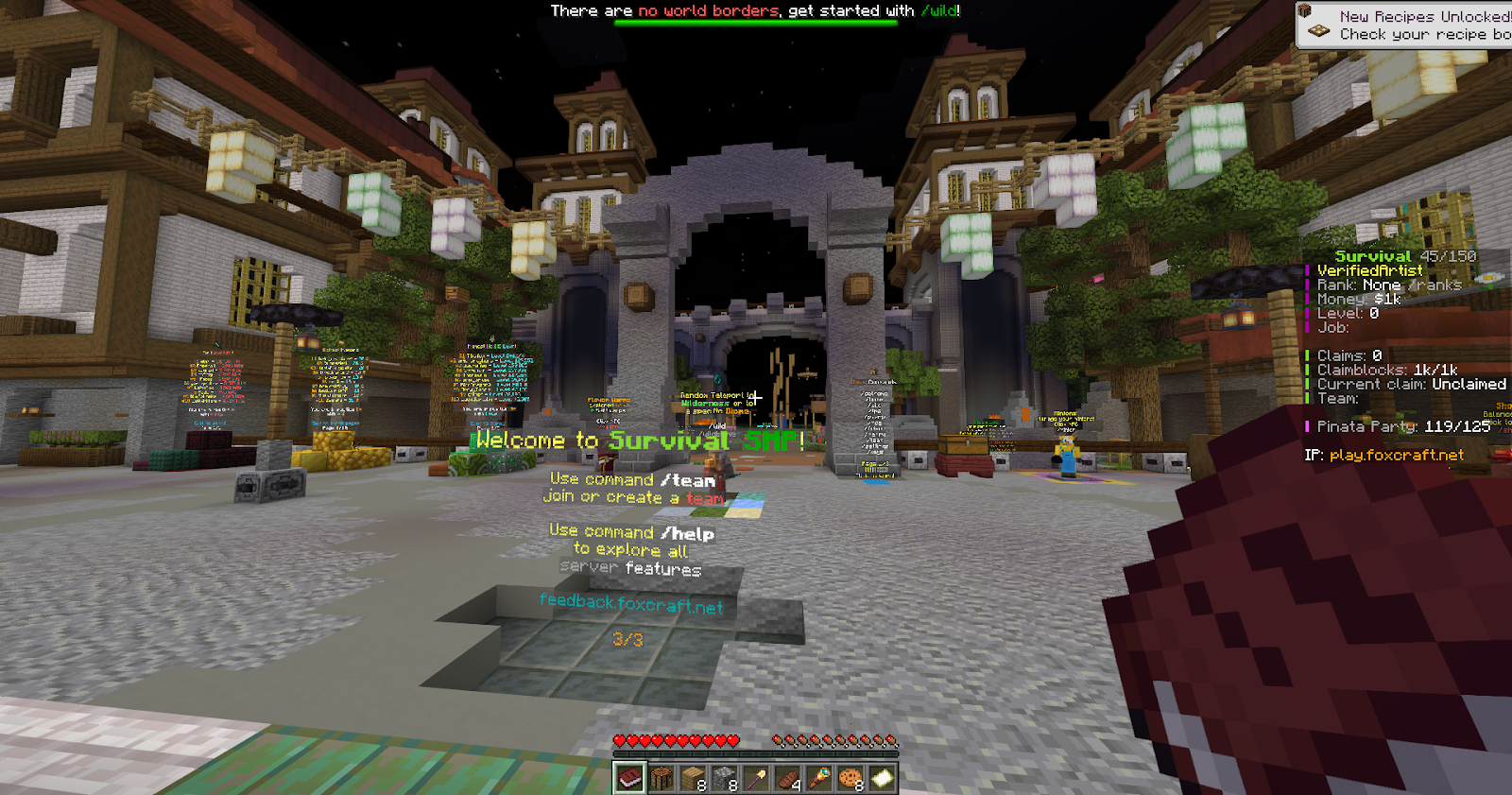Screen dimensions: 1512x795
Task: Select the crafting table in the hotbar
Action: 661,778
